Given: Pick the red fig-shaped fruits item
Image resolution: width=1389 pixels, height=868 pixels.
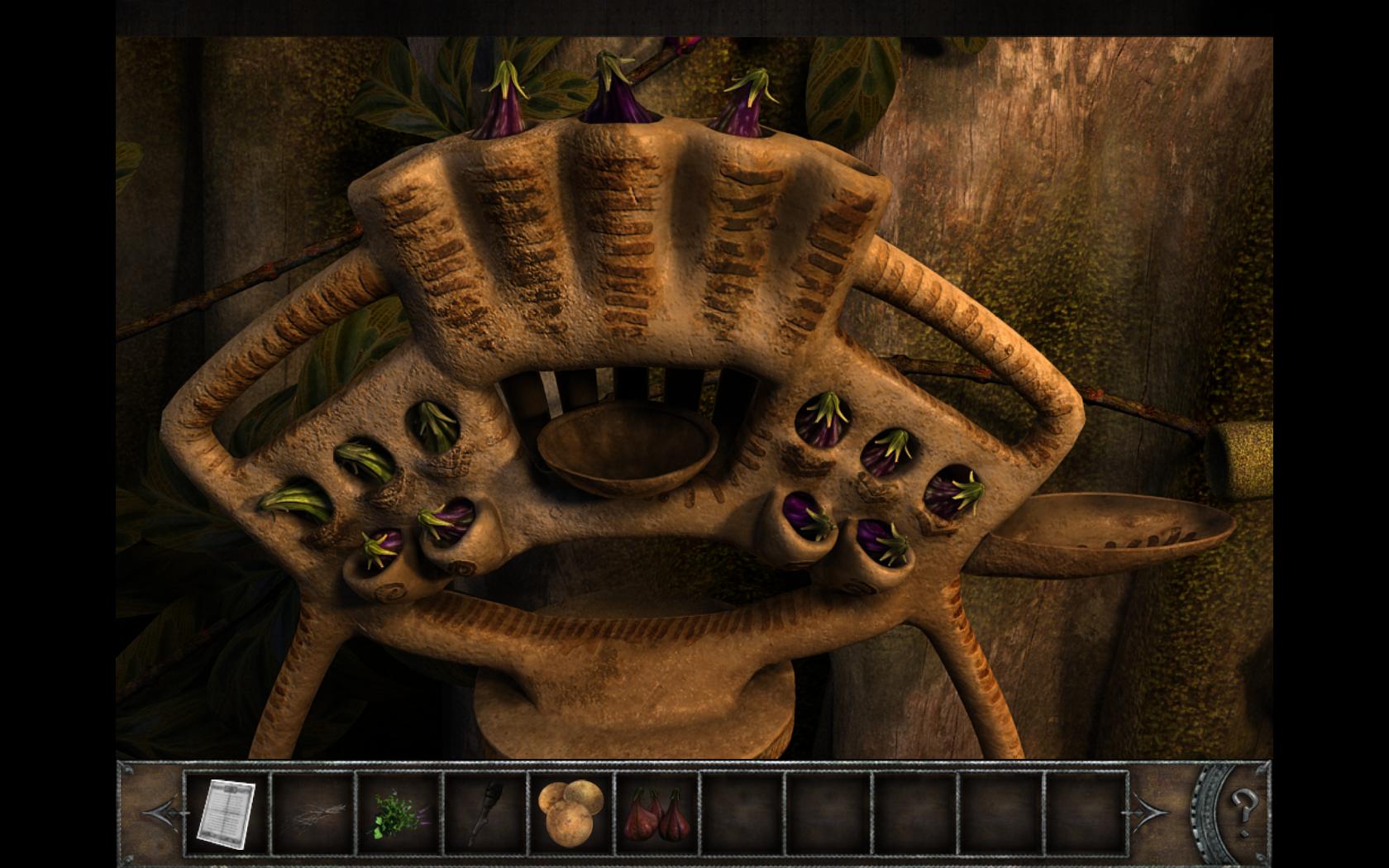Looking at the screenshot, I should pyautogui.click(x=656, y=812).
